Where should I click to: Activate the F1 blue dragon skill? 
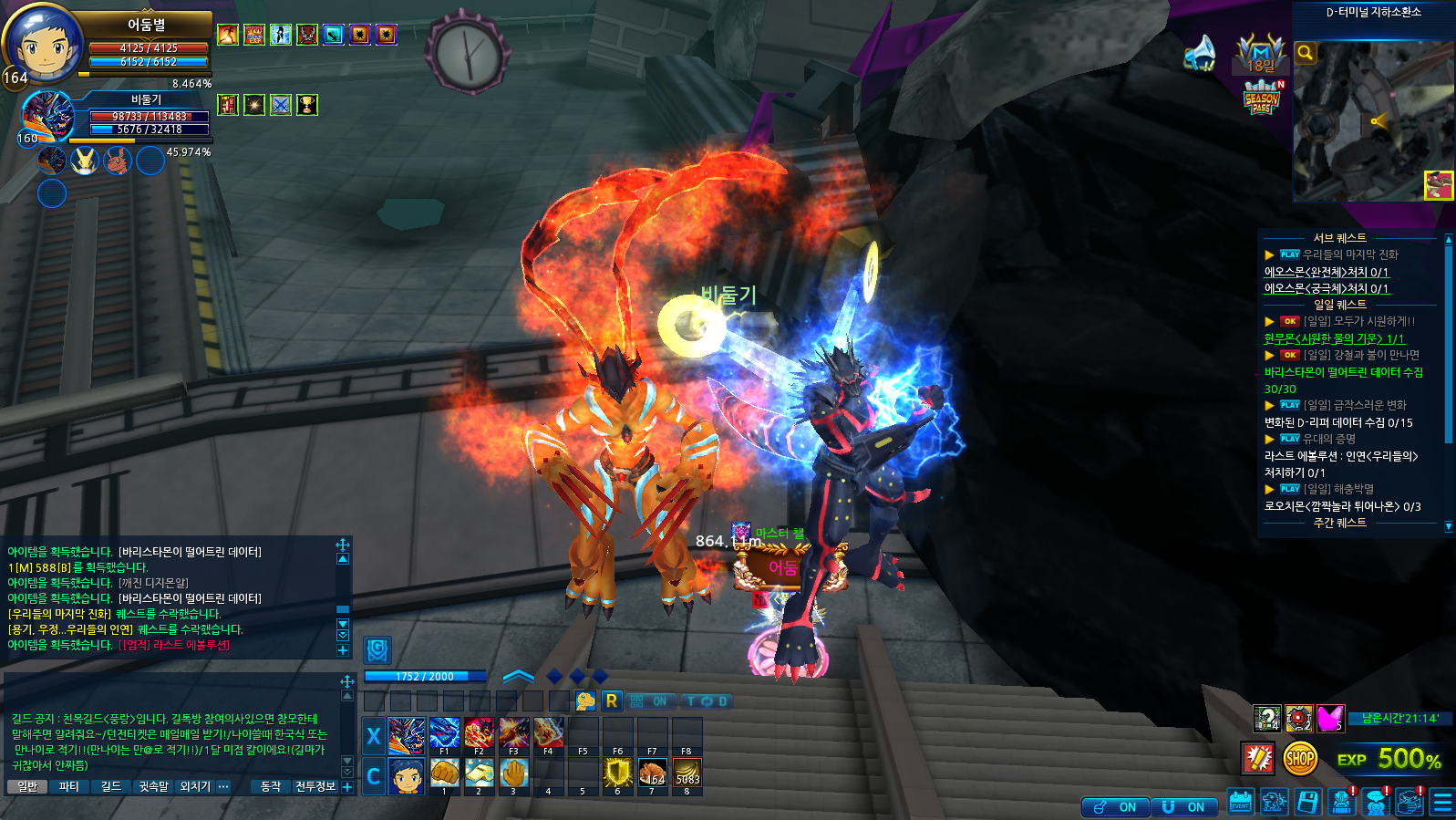[x=444, y=733]
